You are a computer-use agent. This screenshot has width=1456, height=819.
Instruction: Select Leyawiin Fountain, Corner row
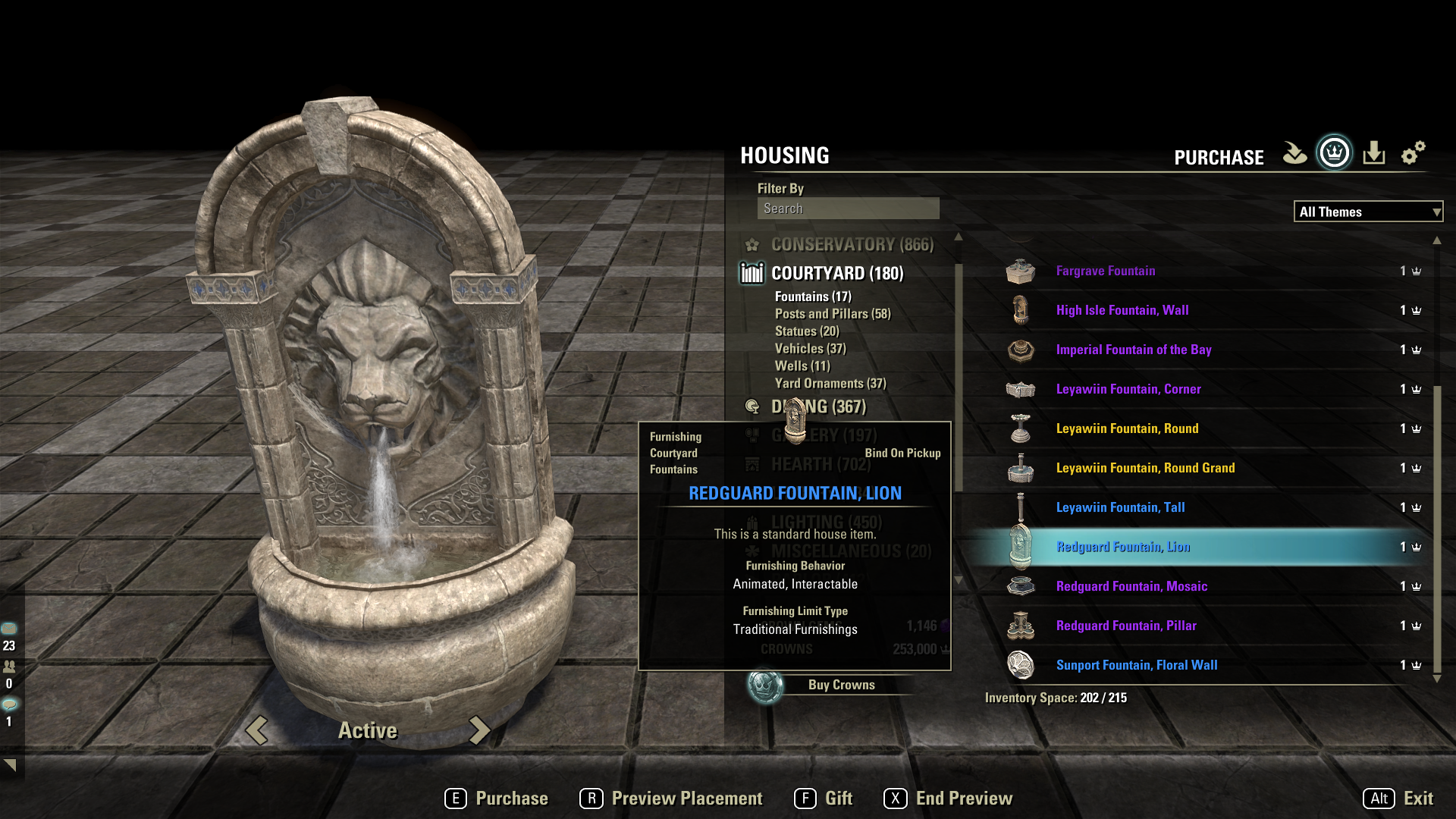click(1128, 389)
